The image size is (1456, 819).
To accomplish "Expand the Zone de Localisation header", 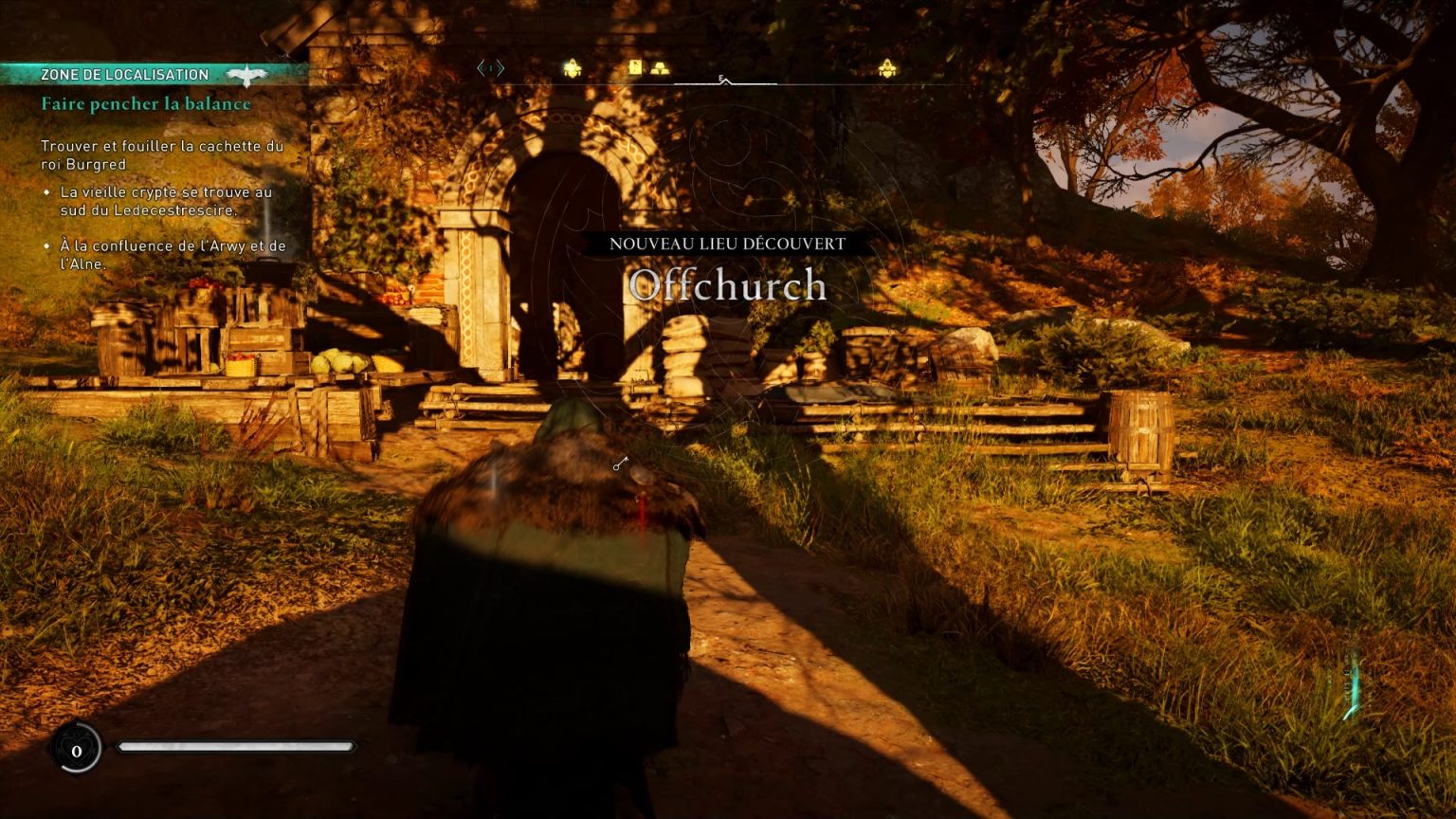I will (123, 73).
